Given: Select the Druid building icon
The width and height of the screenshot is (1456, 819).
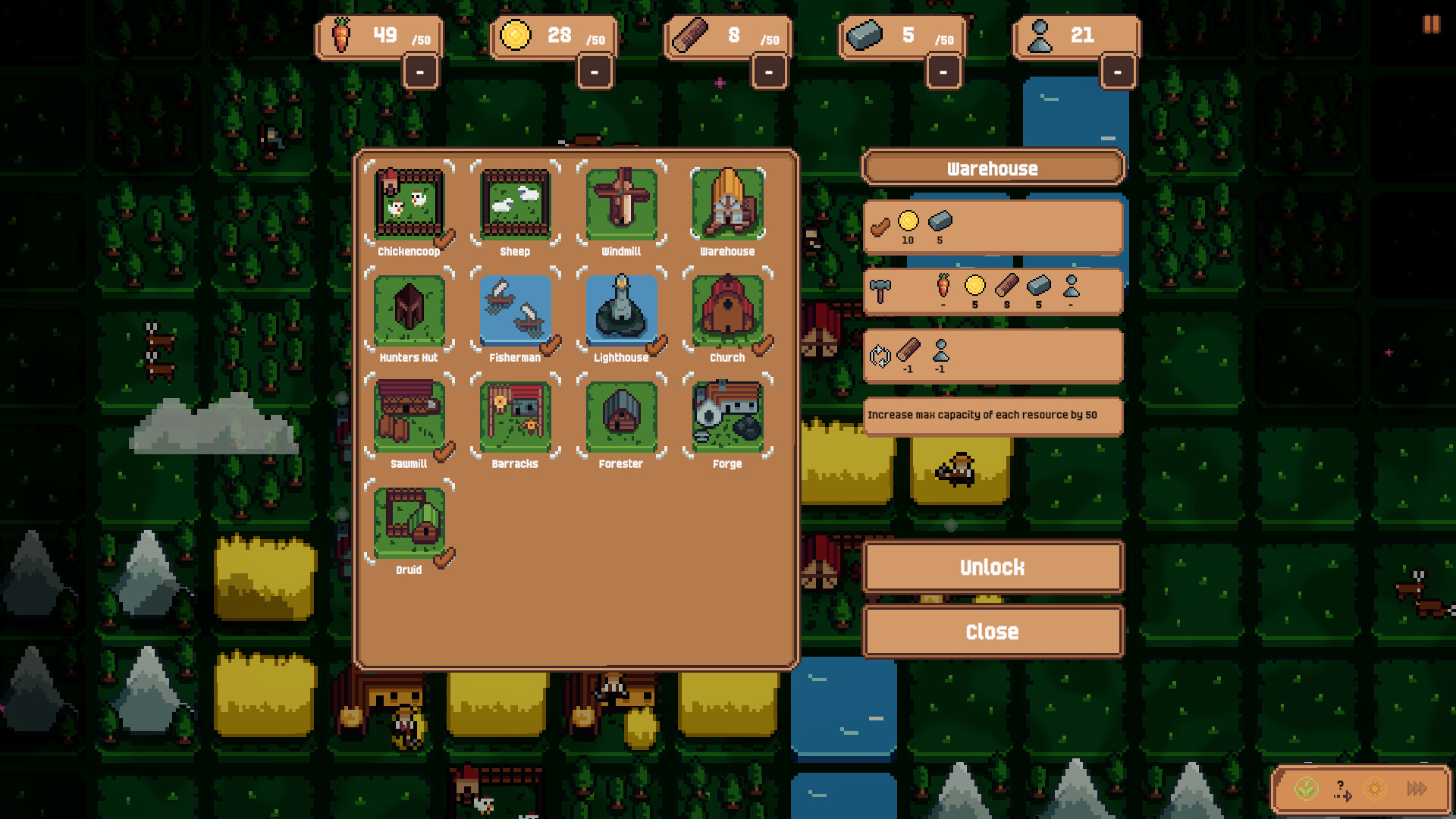Looking at the screenshot, I should pos(409,523).
